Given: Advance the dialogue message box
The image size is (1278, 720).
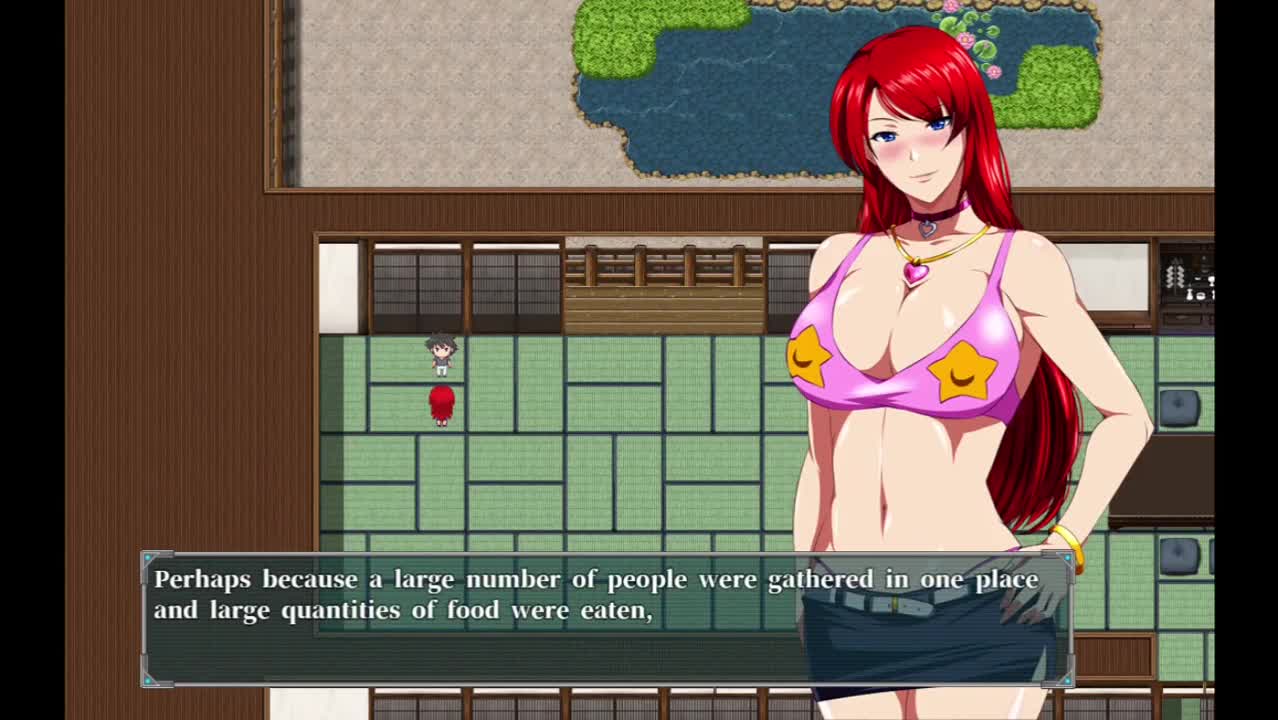Looking at the screenshot, I should (x=606, y=619).
